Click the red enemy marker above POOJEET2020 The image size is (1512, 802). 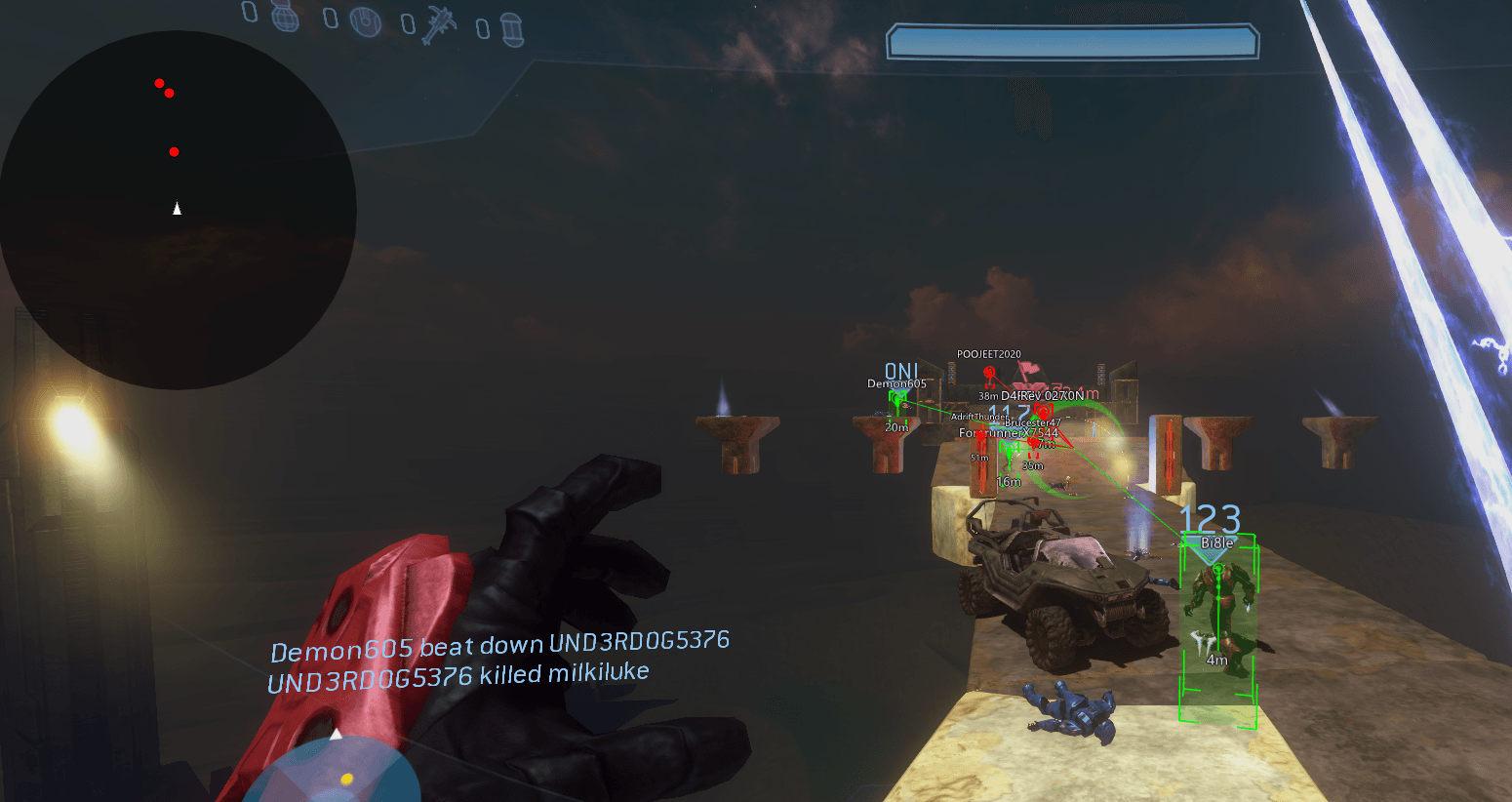click(989, 374)
